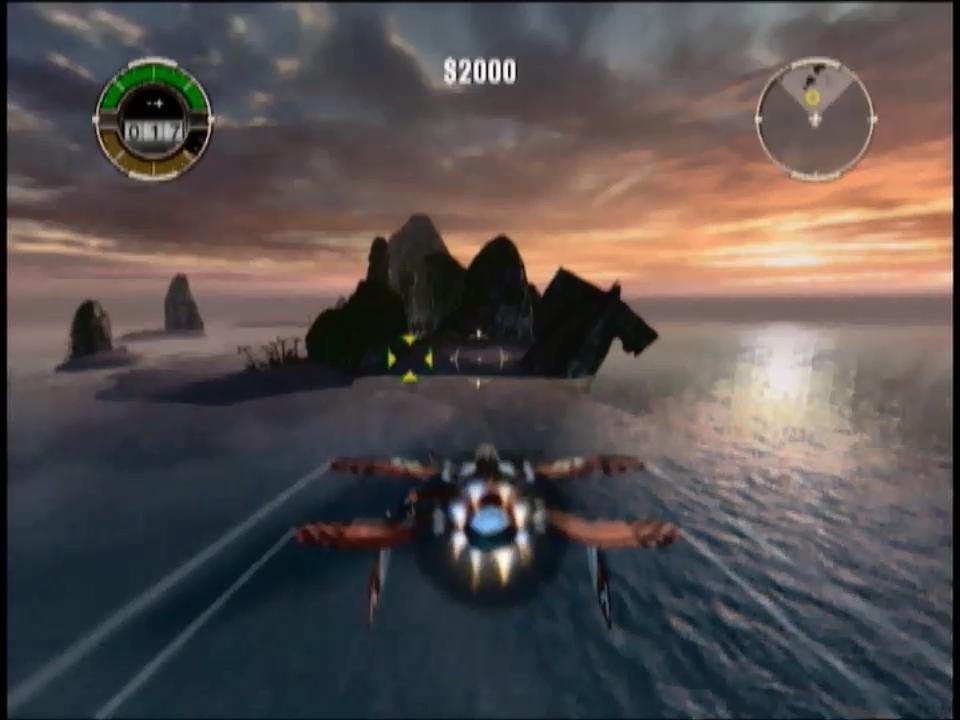This screenshot has width=960, height=720.
Task: Select the yellow objective marker on the radar
Action: point(812,97)
